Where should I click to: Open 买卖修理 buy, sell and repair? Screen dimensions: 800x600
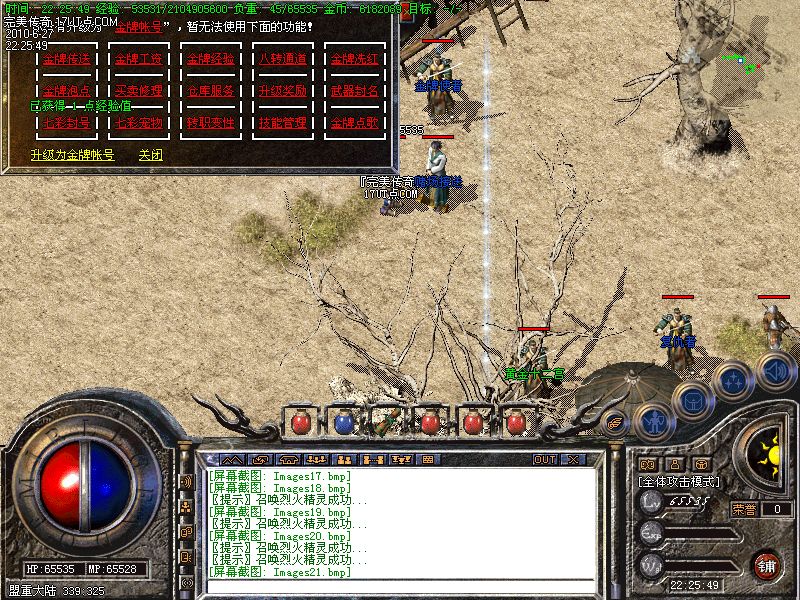(138, 91)
